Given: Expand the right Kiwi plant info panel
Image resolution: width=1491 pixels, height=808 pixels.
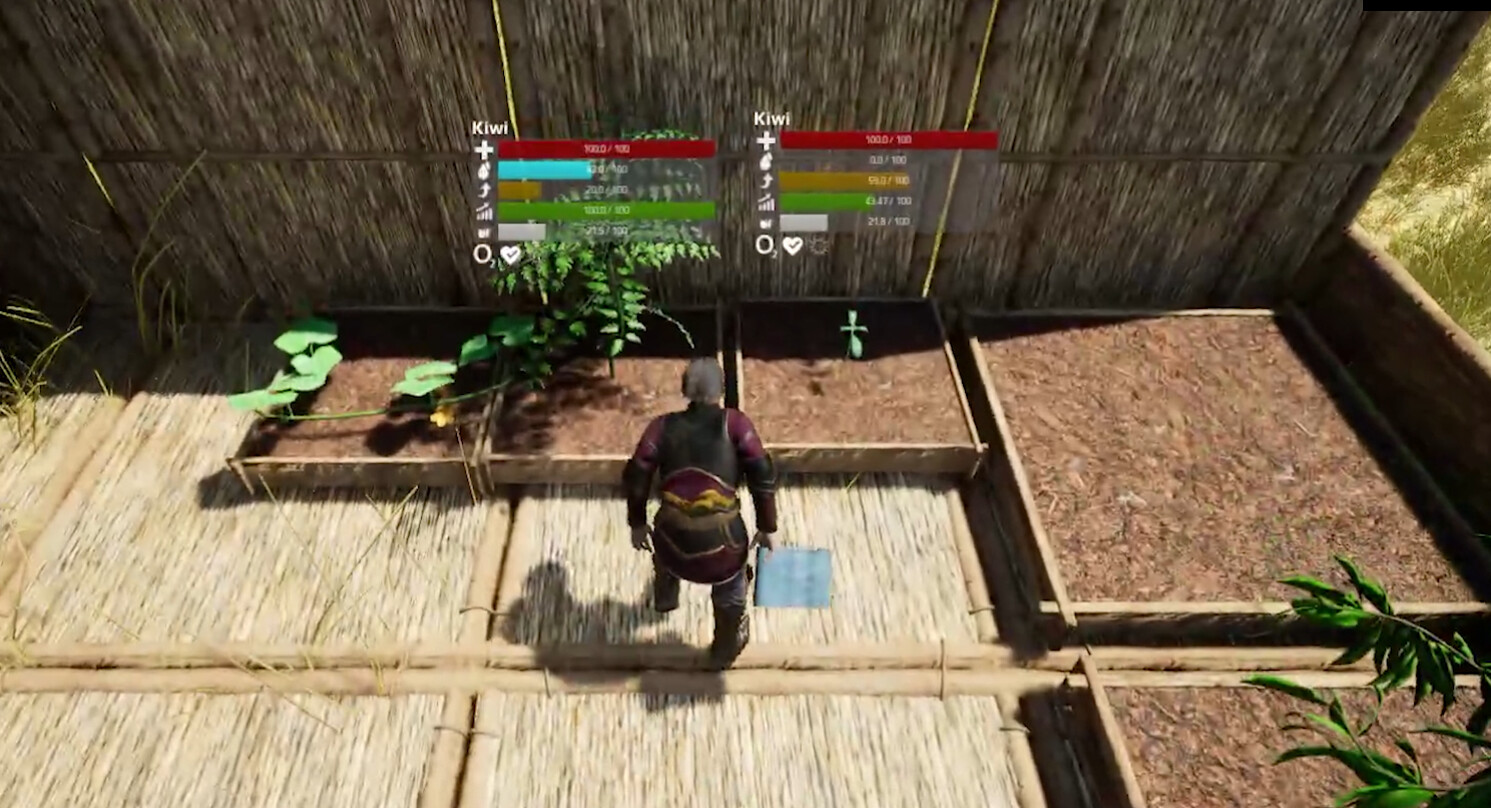Looking at the screenshot, I should click(772, 119).
